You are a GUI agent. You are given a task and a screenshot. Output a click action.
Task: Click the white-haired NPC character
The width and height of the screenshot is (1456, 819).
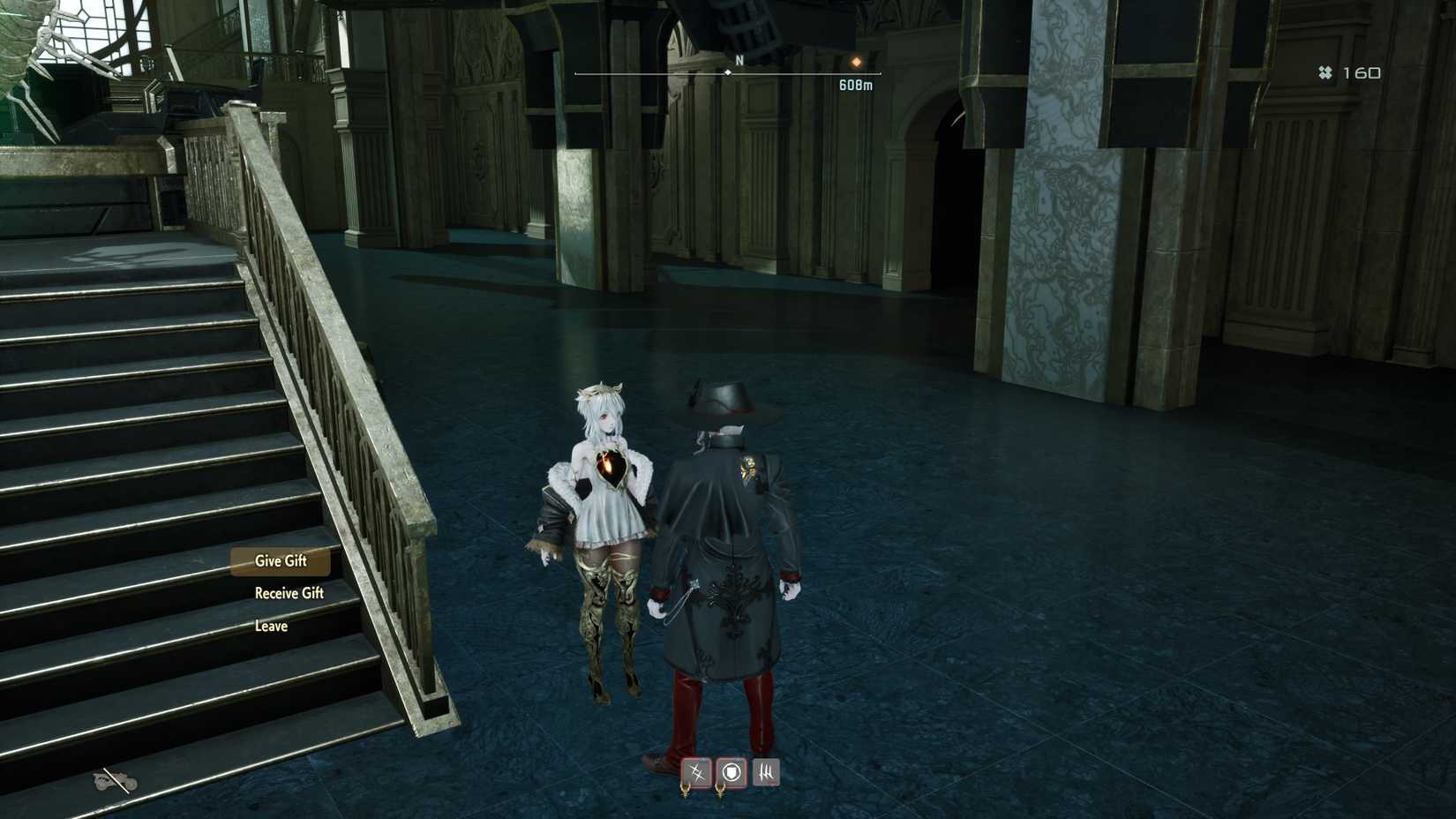click(x=603, y=503)
